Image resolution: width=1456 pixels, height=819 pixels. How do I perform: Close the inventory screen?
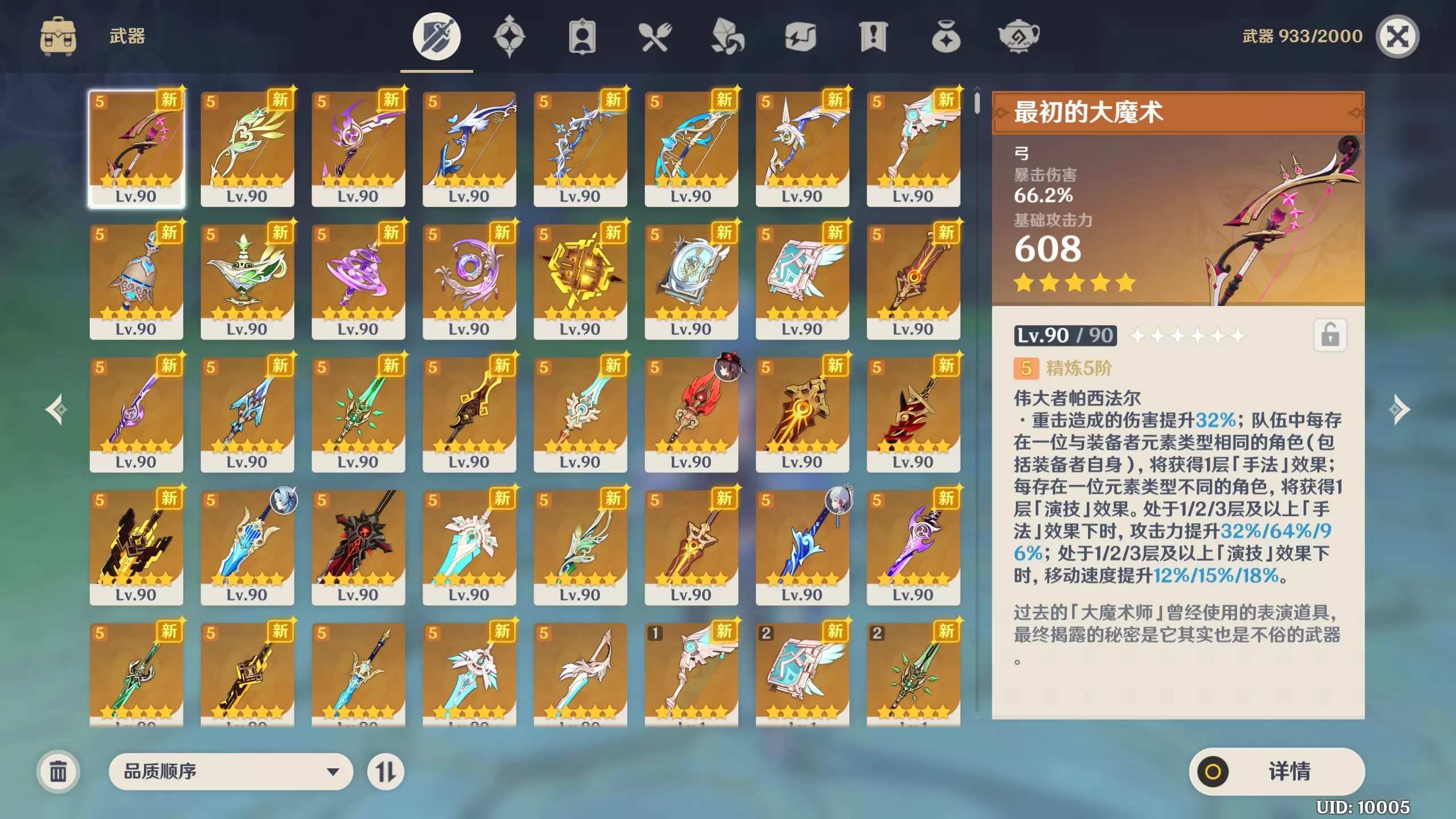(1397, 37)
